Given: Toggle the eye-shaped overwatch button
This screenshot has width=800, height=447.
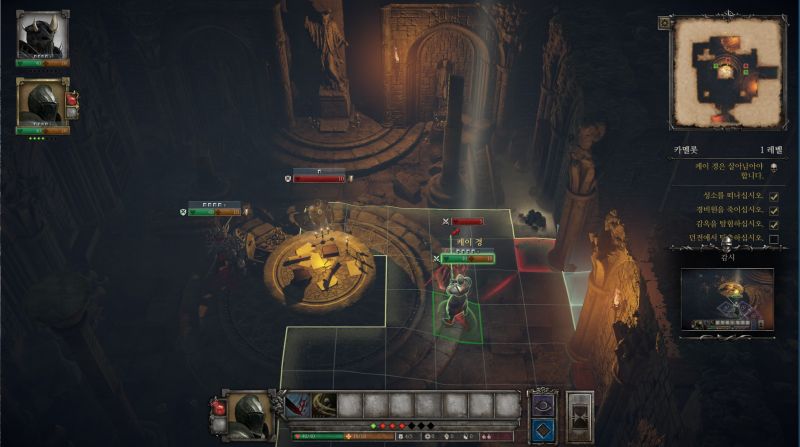Looking at the screenshot, I should (543, 405).
